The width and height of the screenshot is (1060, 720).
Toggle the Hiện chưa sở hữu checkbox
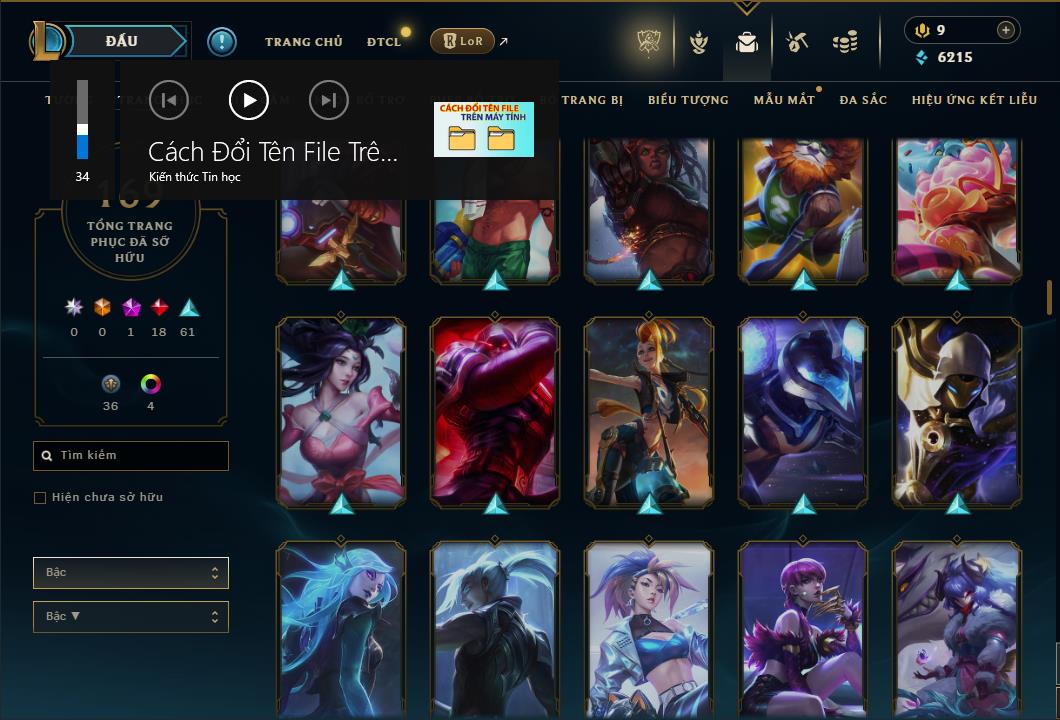[x=40, y=498]
